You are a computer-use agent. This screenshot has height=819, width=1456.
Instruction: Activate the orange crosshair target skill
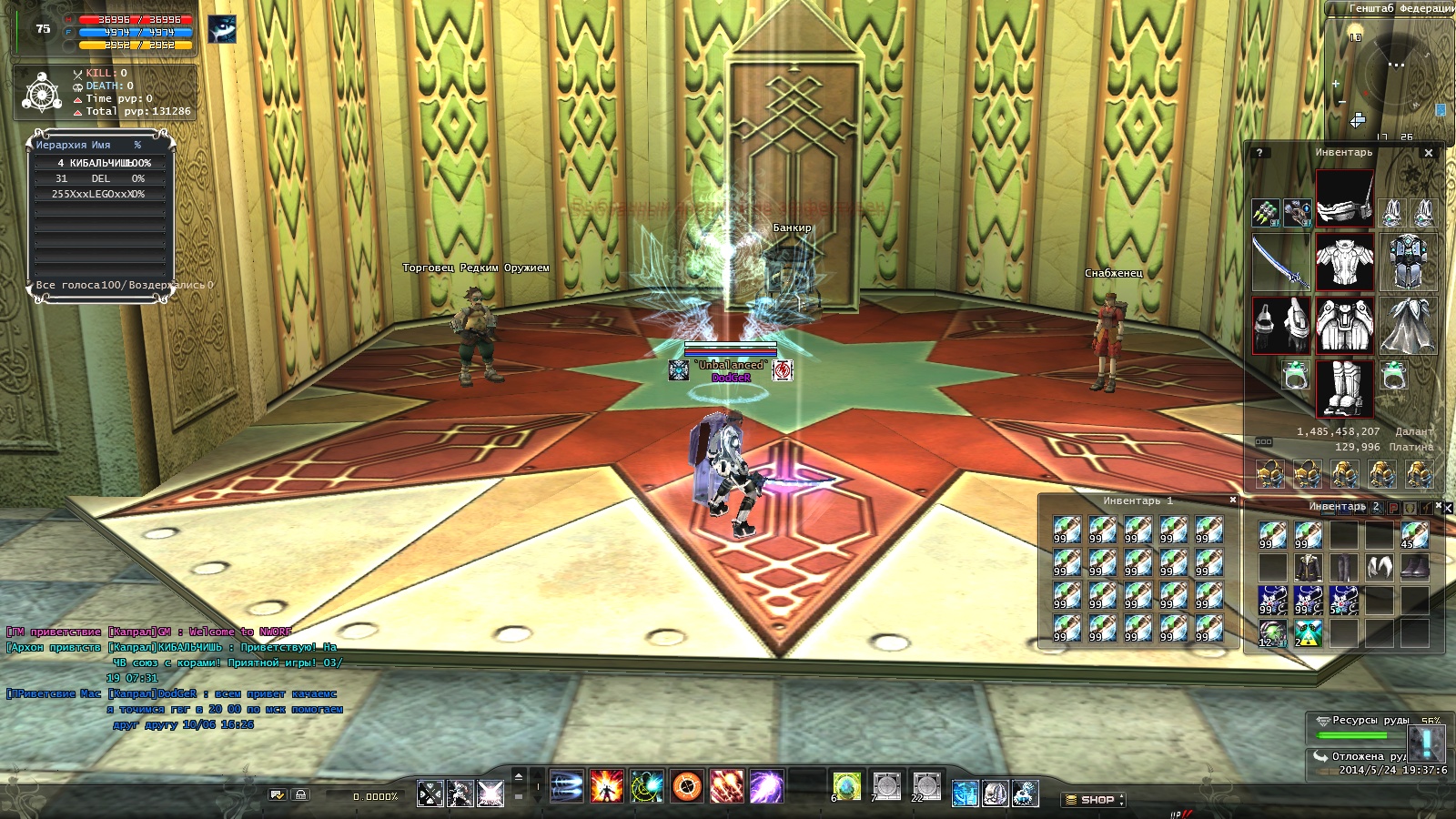click(687, 786)
